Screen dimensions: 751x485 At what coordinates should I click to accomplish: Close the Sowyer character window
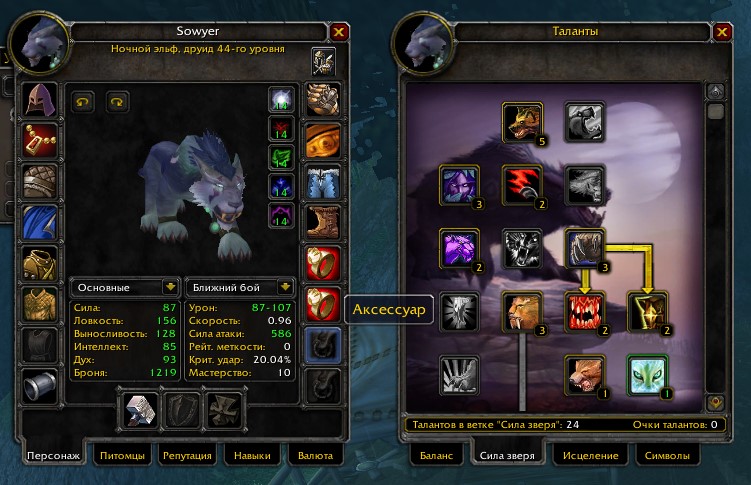click(339, 32)
